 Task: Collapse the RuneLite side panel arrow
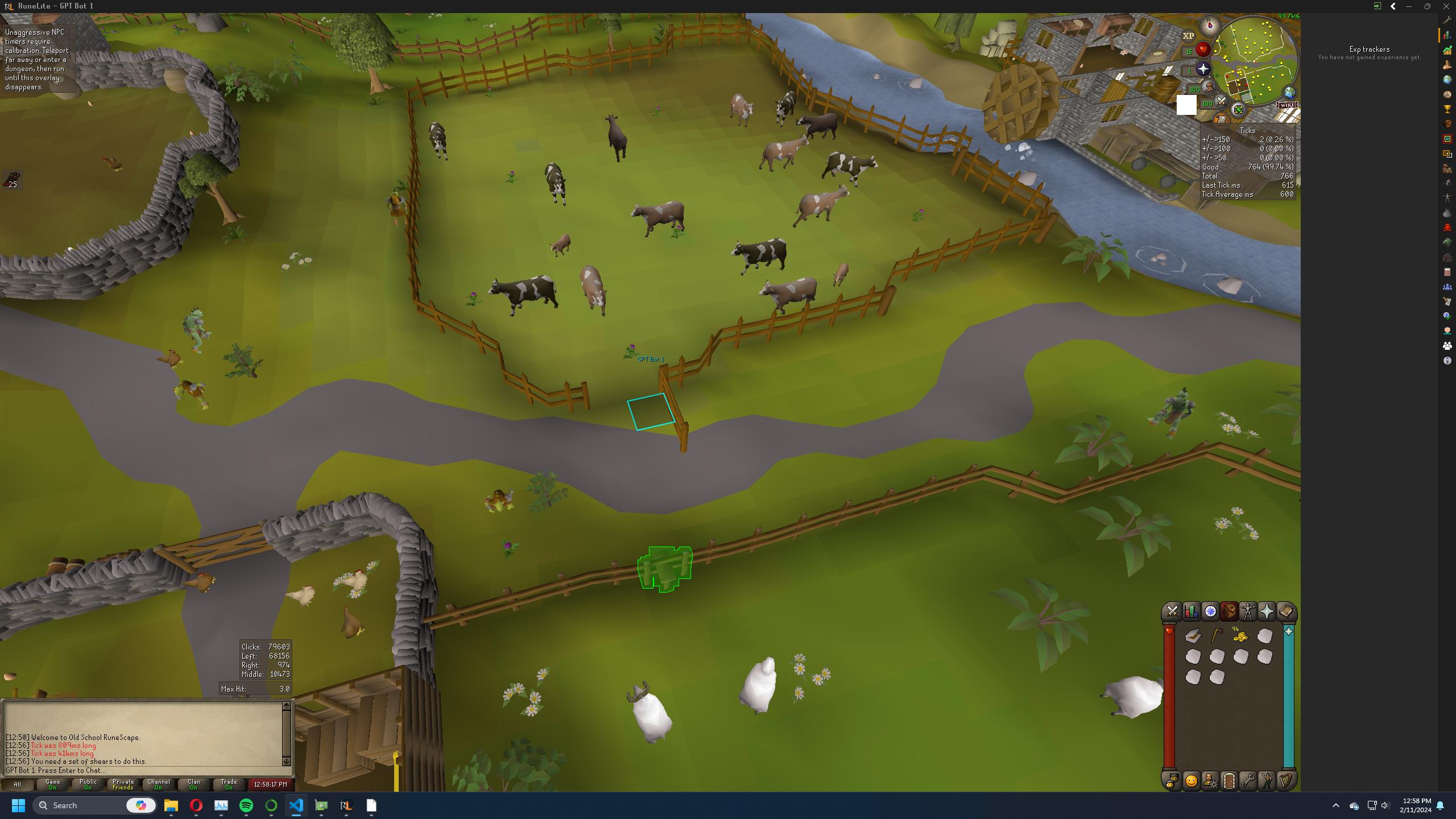tap(1393, 6)
